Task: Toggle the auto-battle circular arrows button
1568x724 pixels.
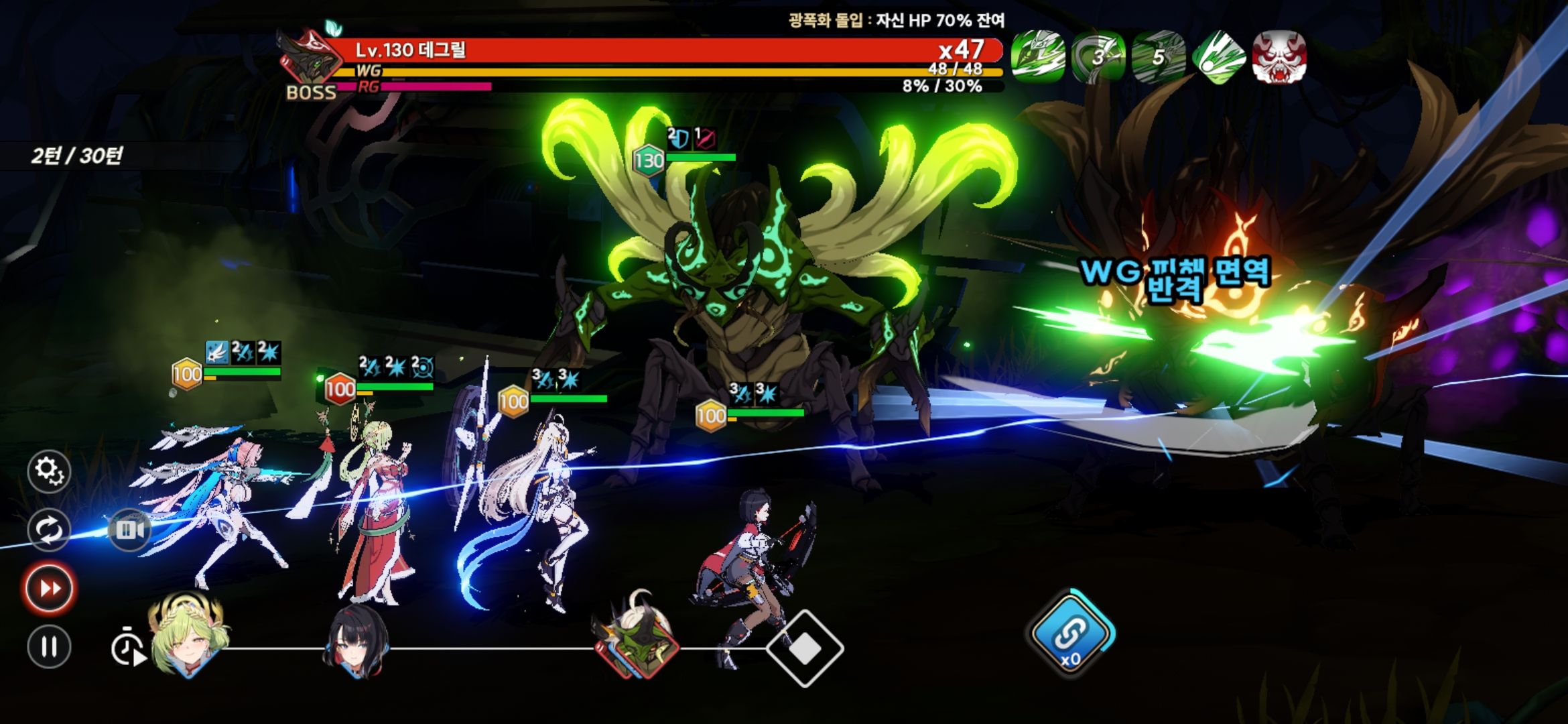Action: [49, 530]
